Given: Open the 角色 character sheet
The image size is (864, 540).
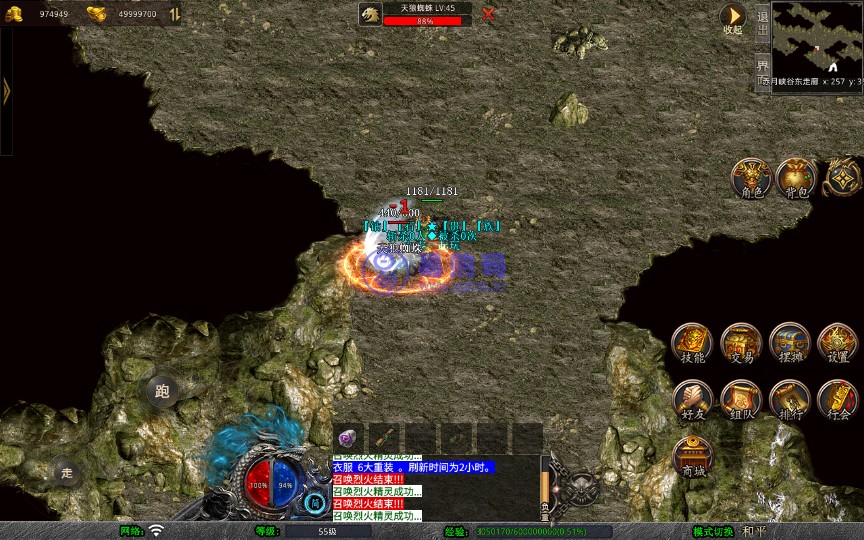Looking at the screenshot, I should click(x=750, y=177).
